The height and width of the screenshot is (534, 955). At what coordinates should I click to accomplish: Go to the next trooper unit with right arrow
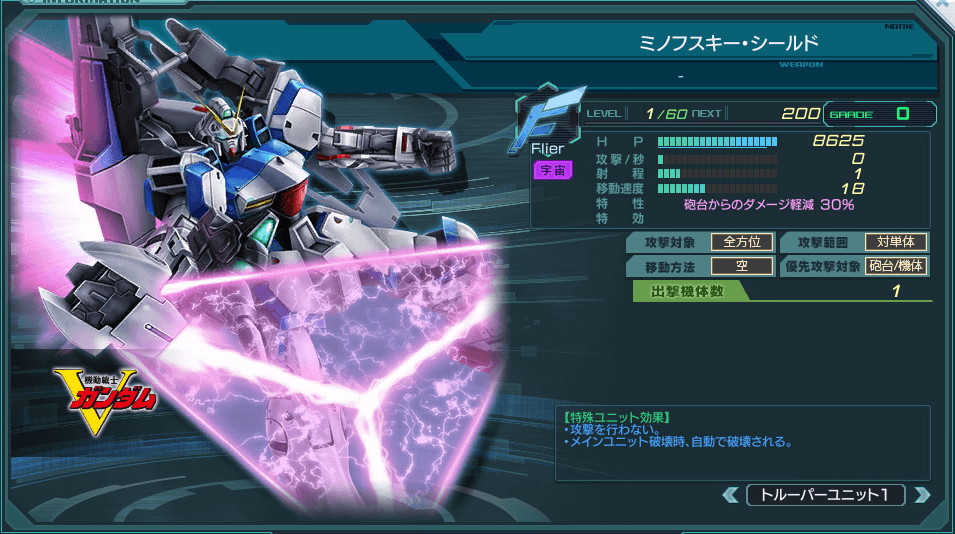click(x=921, y=494)
